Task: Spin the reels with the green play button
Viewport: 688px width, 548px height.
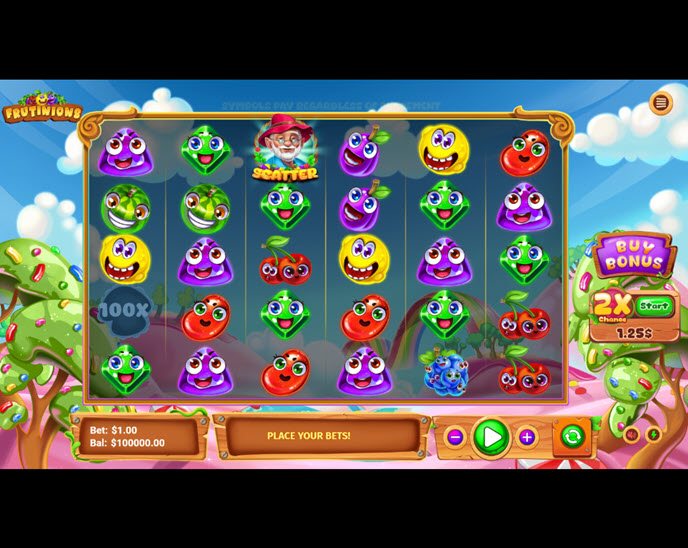Action: (490, 437)
